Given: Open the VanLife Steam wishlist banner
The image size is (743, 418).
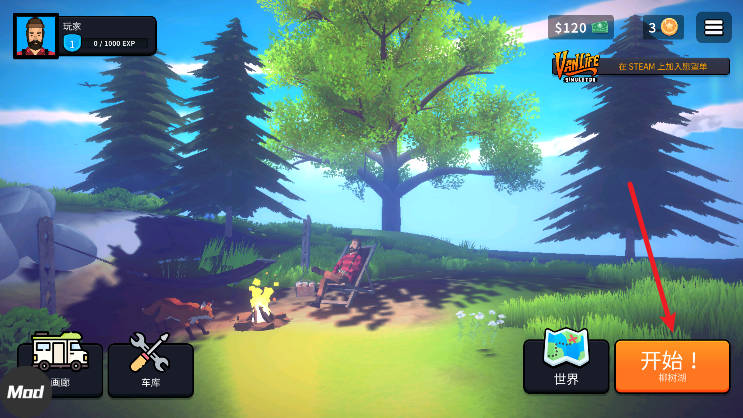Looking at the screenshot, I should click(640, 66).
